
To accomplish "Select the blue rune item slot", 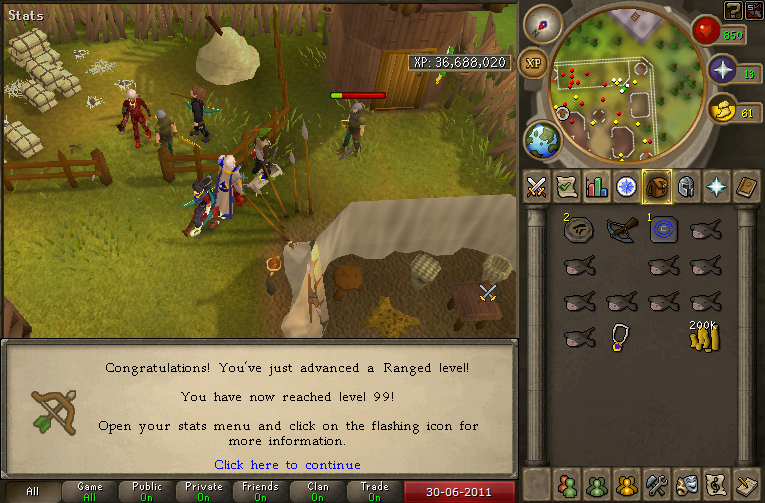I will click(x=662, y=230).
